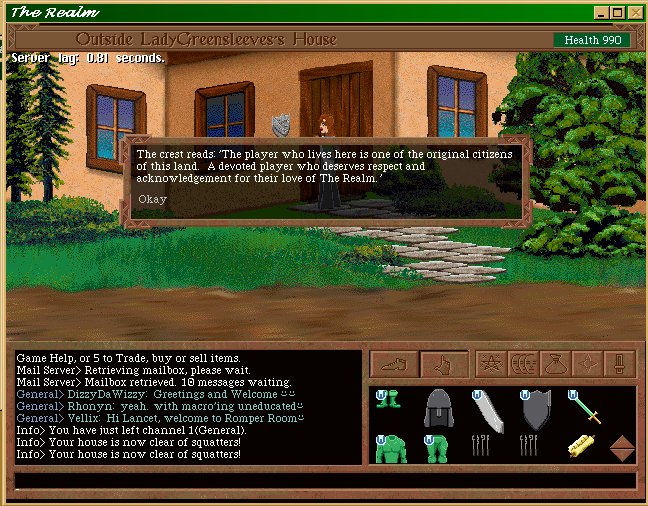Minimize The Realm window
The width and height of the screenshot is (648, 506).
(x=601, y=12)
